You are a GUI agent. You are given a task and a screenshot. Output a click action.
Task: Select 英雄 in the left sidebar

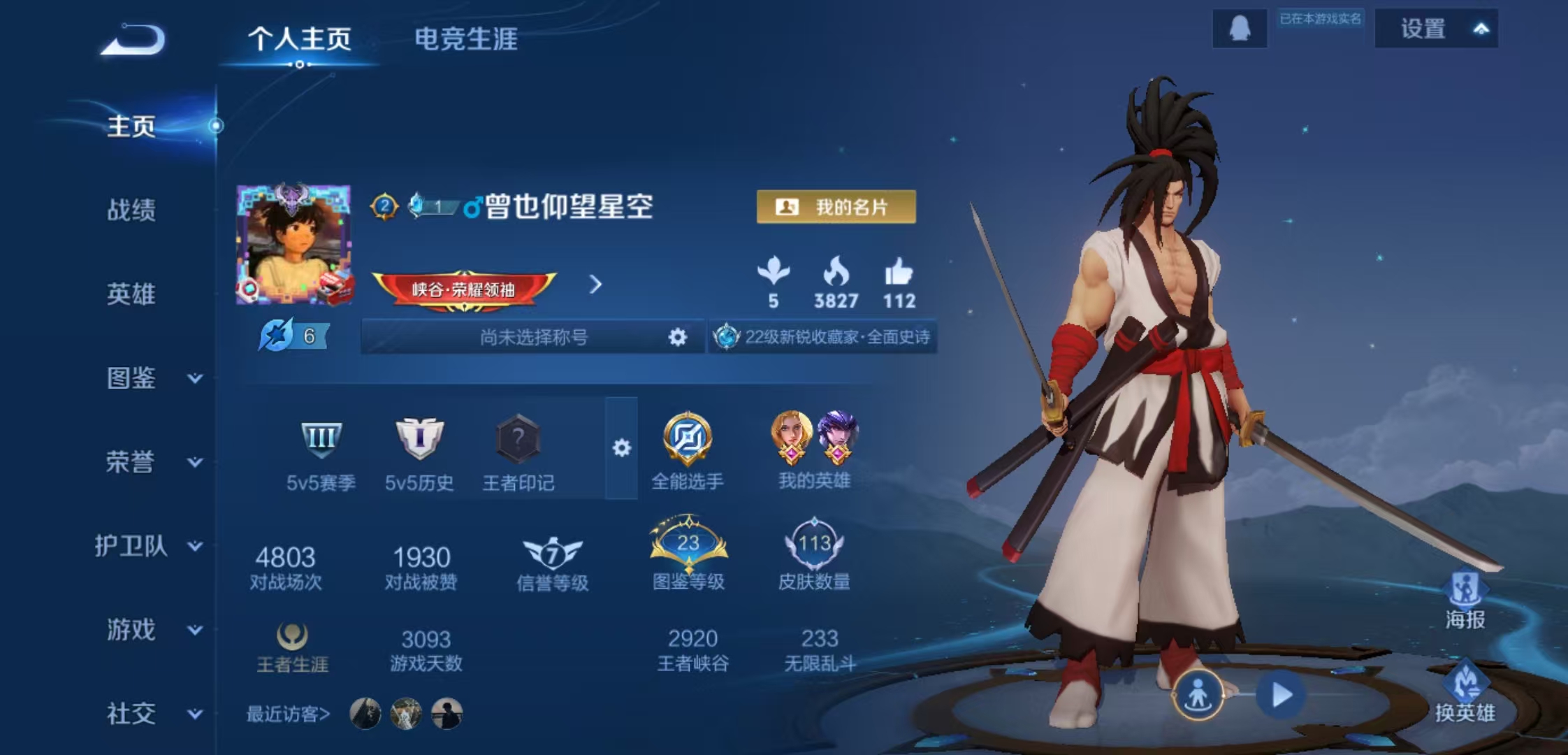[131, 294]
